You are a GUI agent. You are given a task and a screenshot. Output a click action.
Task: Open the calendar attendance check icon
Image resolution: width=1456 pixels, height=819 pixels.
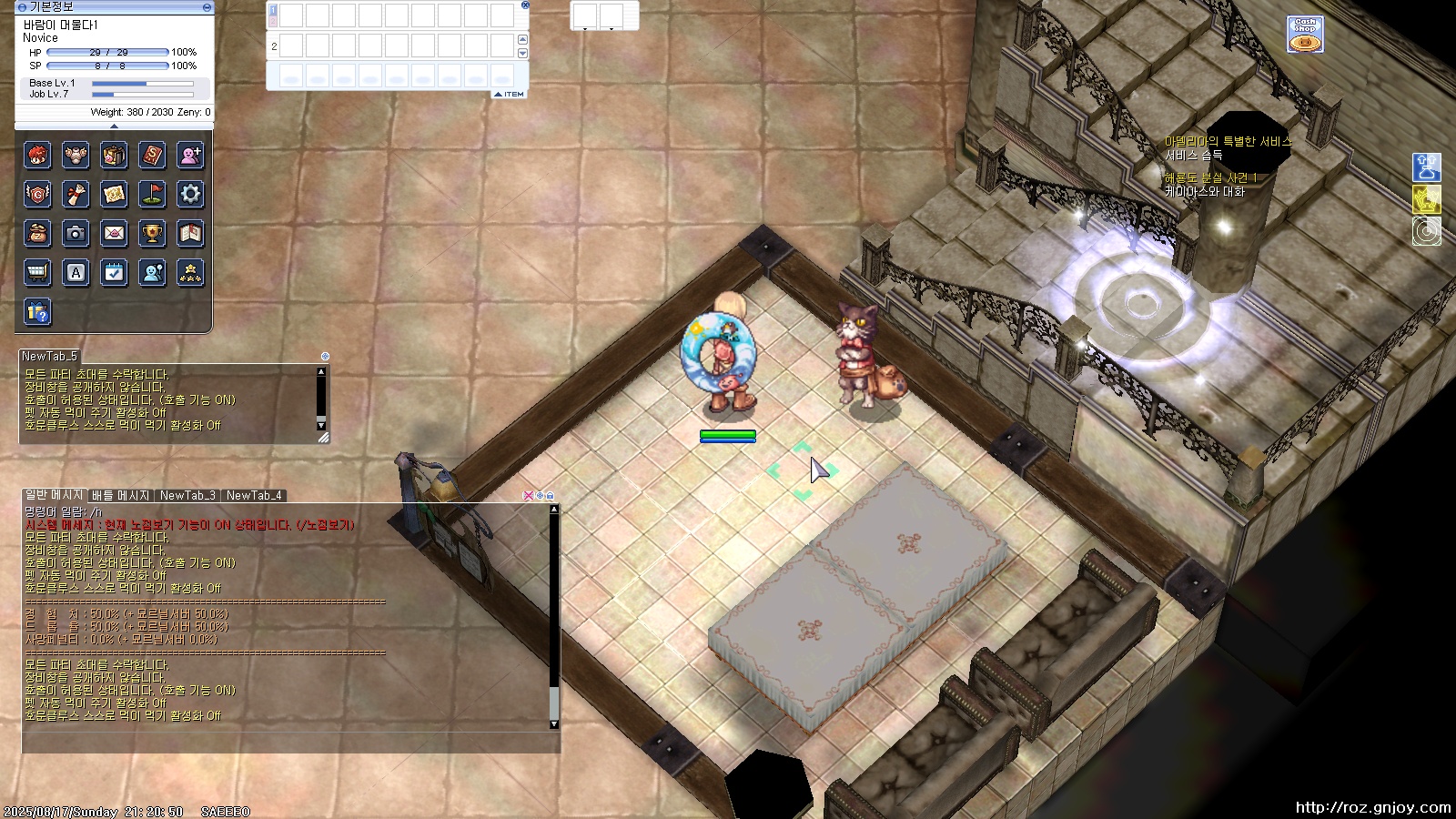coord(114,272)
